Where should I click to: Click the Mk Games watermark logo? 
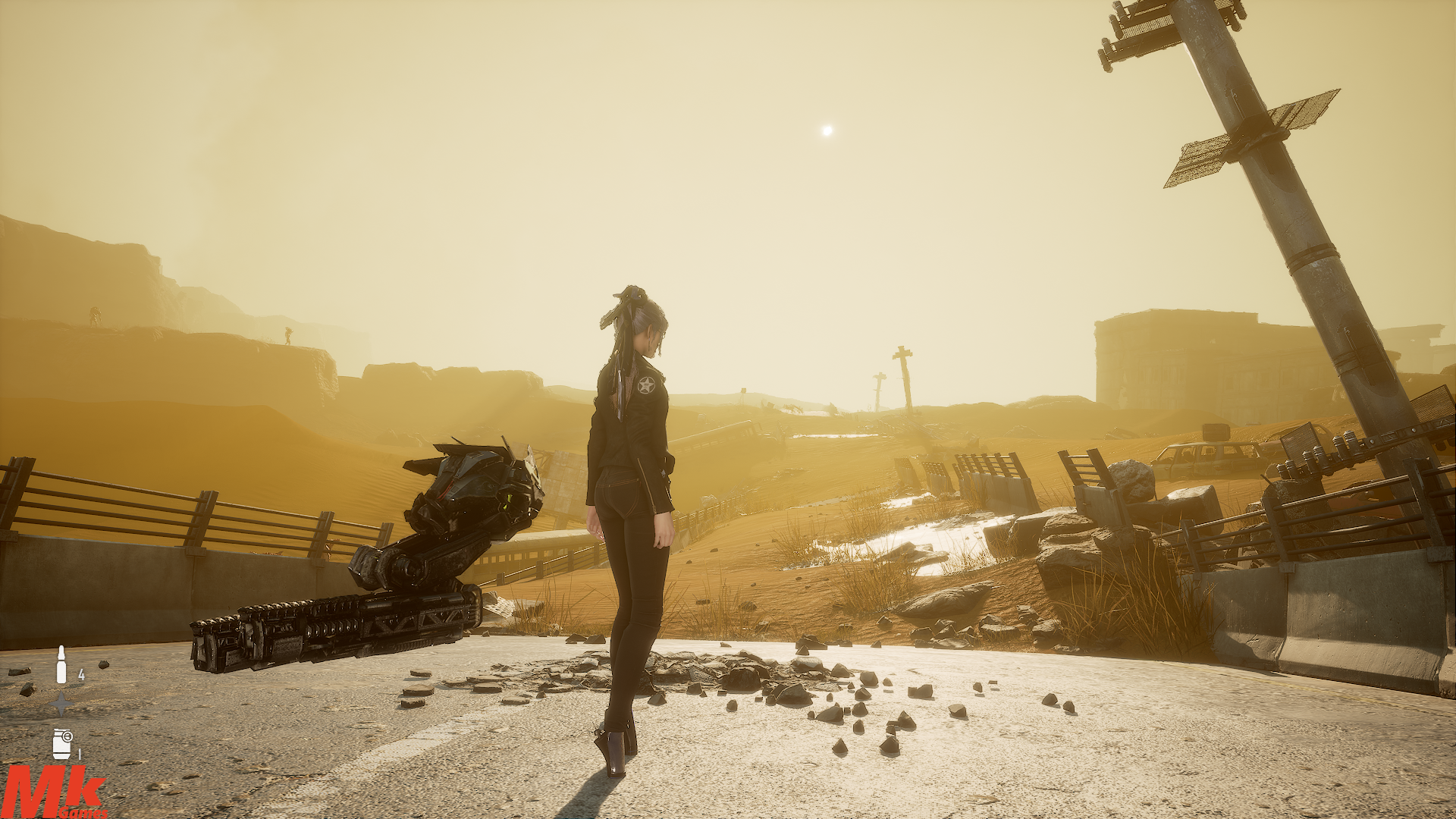coord(53,792)
